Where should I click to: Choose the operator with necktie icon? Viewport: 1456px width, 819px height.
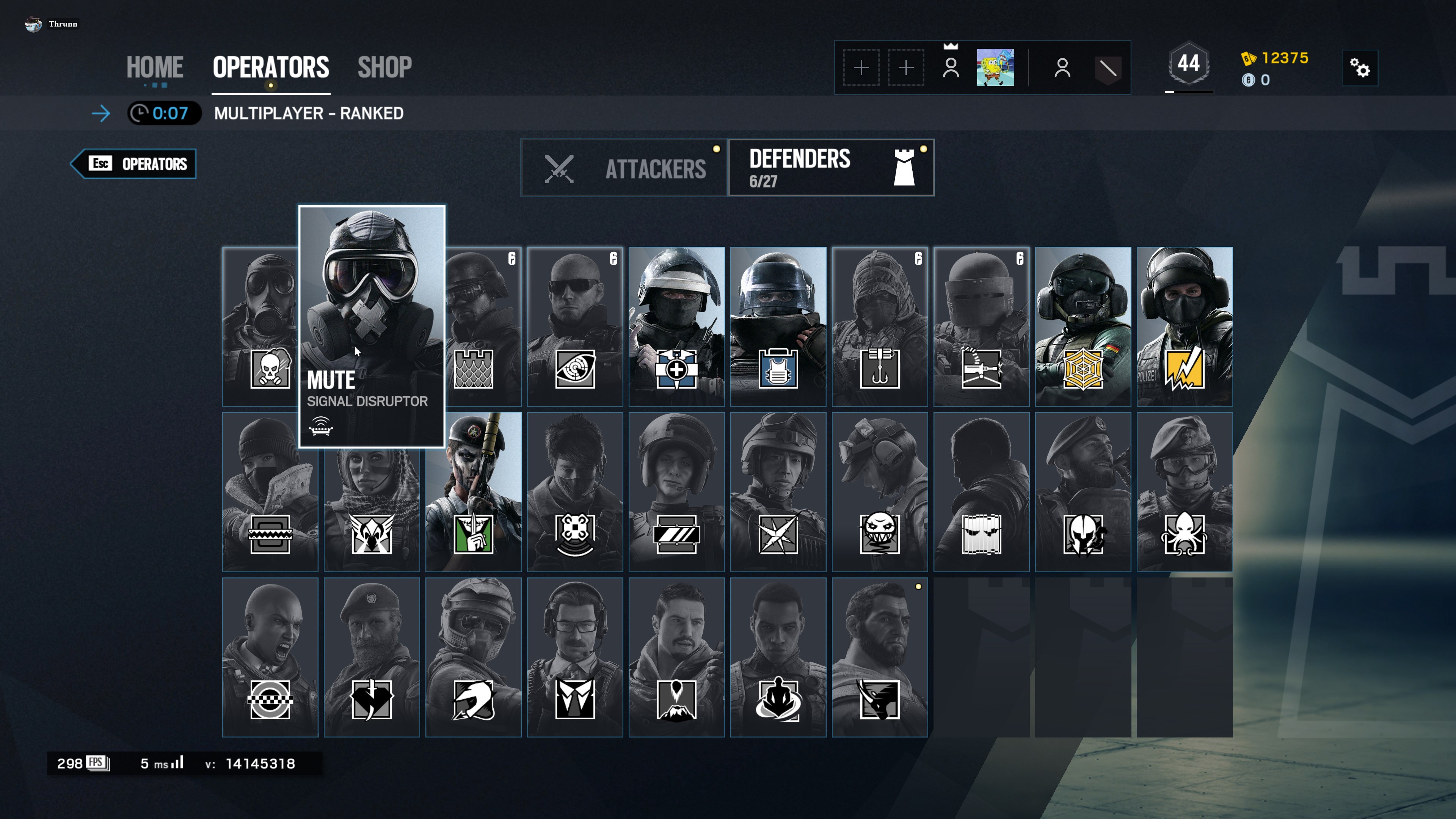tap(575, 657)
